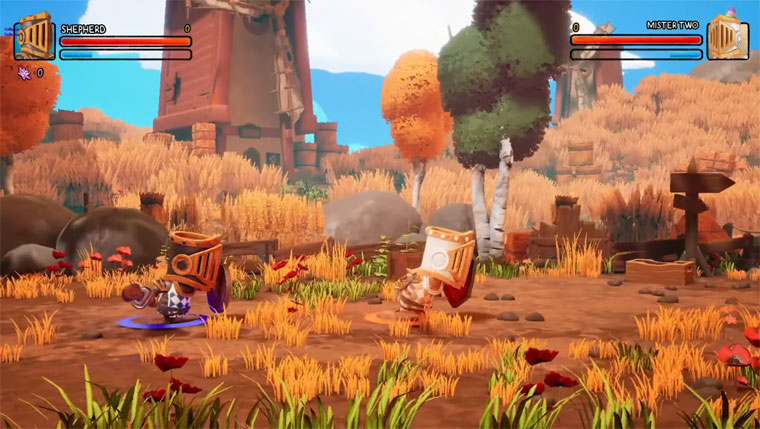Viewport: 760px width, 429px height.
Task: Click the purple creature icon under Shepherd's bars
Action: click(x=24, y=72)
